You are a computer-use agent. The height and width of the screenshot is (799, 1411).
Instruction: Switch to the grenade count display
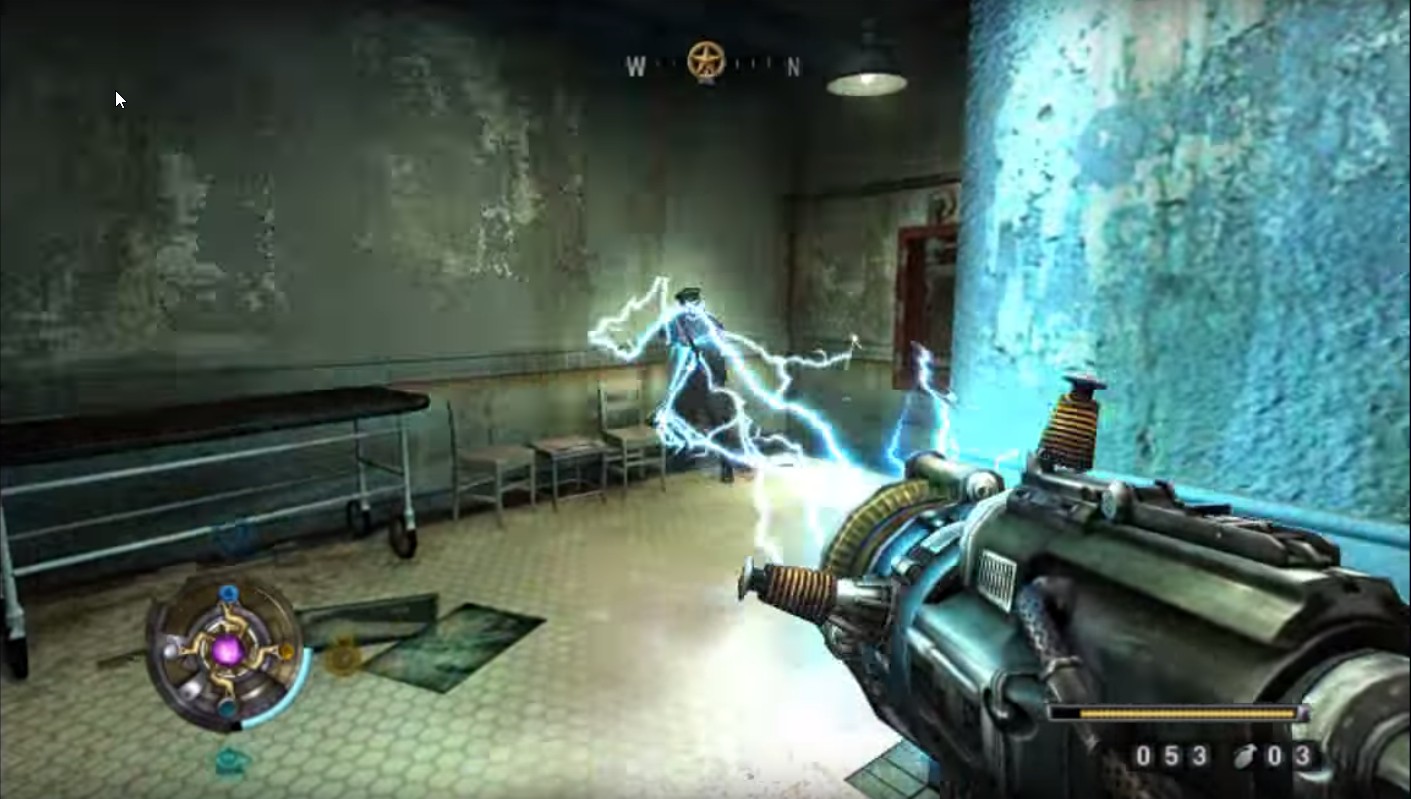[1290, 758]
